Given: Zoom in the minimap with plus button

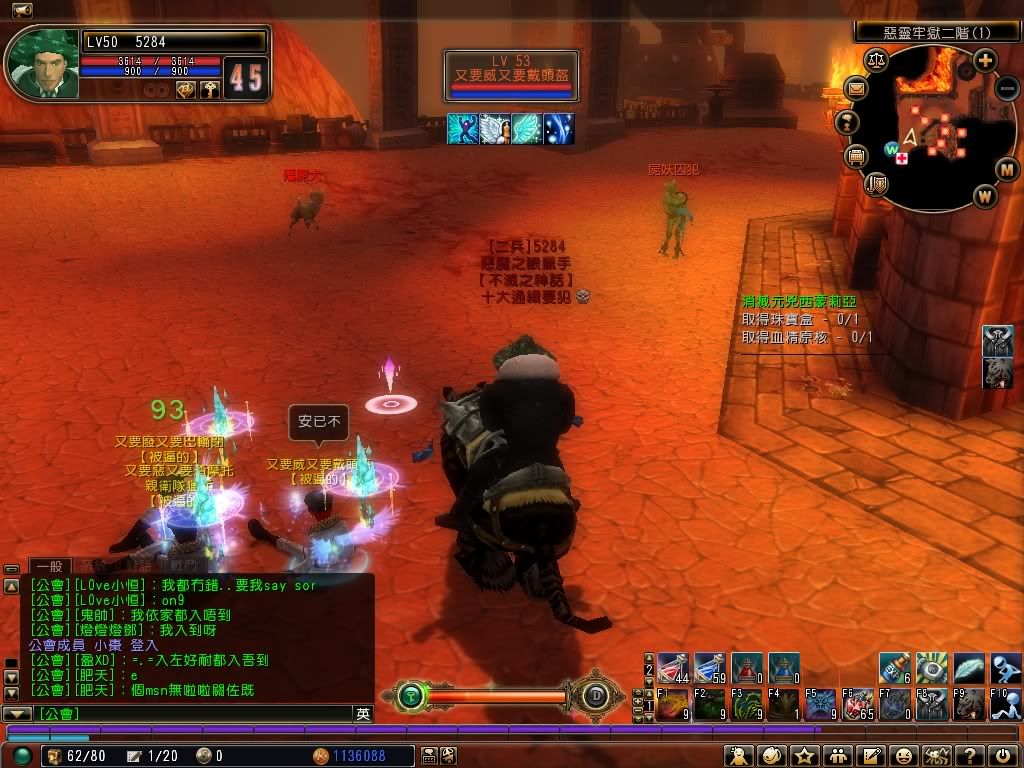Looking at the screenshot, I should [x=985, y=60].
